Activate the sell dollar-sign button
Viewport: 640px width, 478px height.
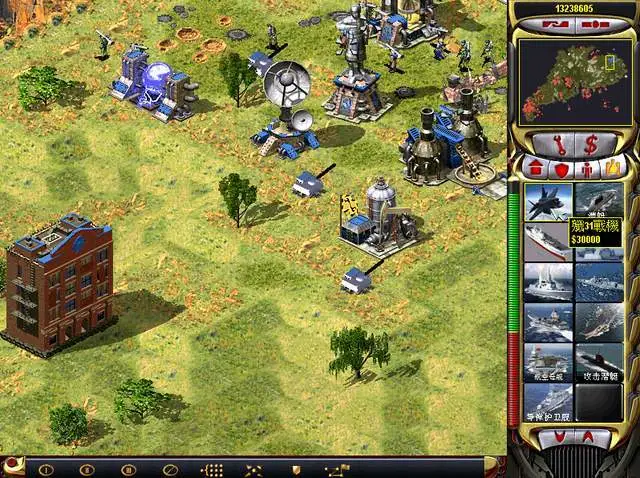[590, 143]
